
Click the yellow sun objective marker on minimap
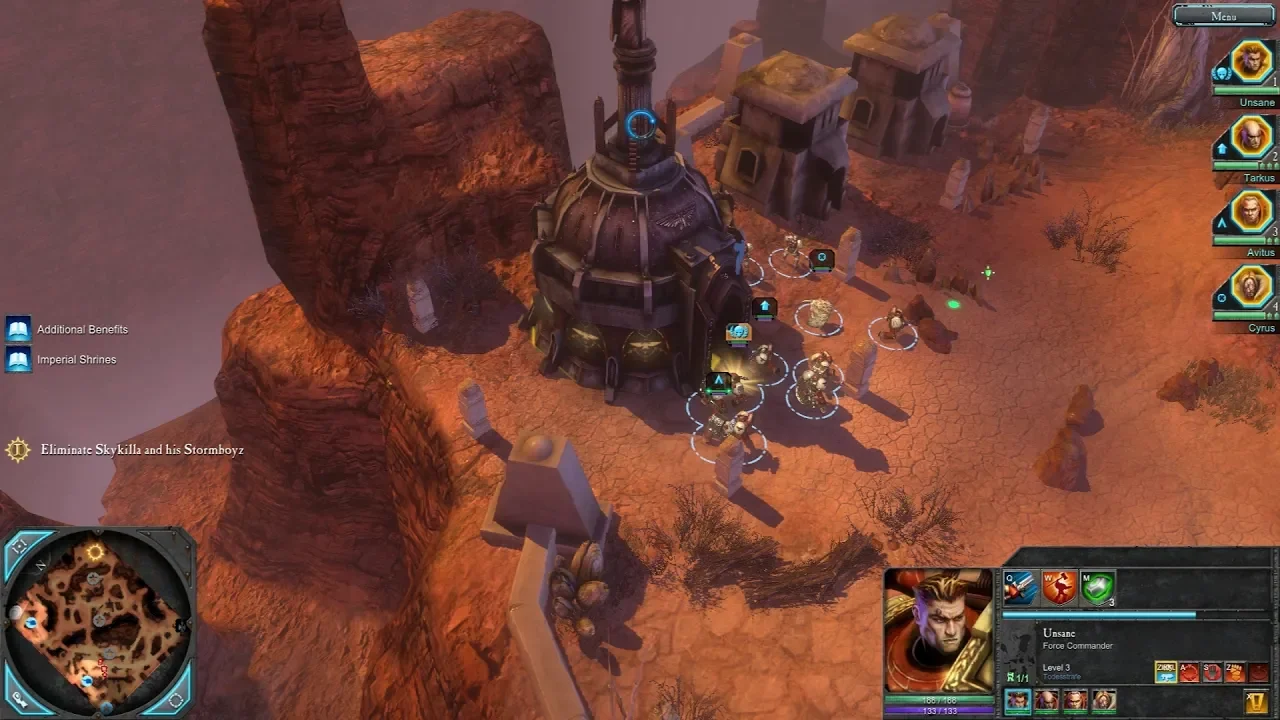[x=95, y=552]
